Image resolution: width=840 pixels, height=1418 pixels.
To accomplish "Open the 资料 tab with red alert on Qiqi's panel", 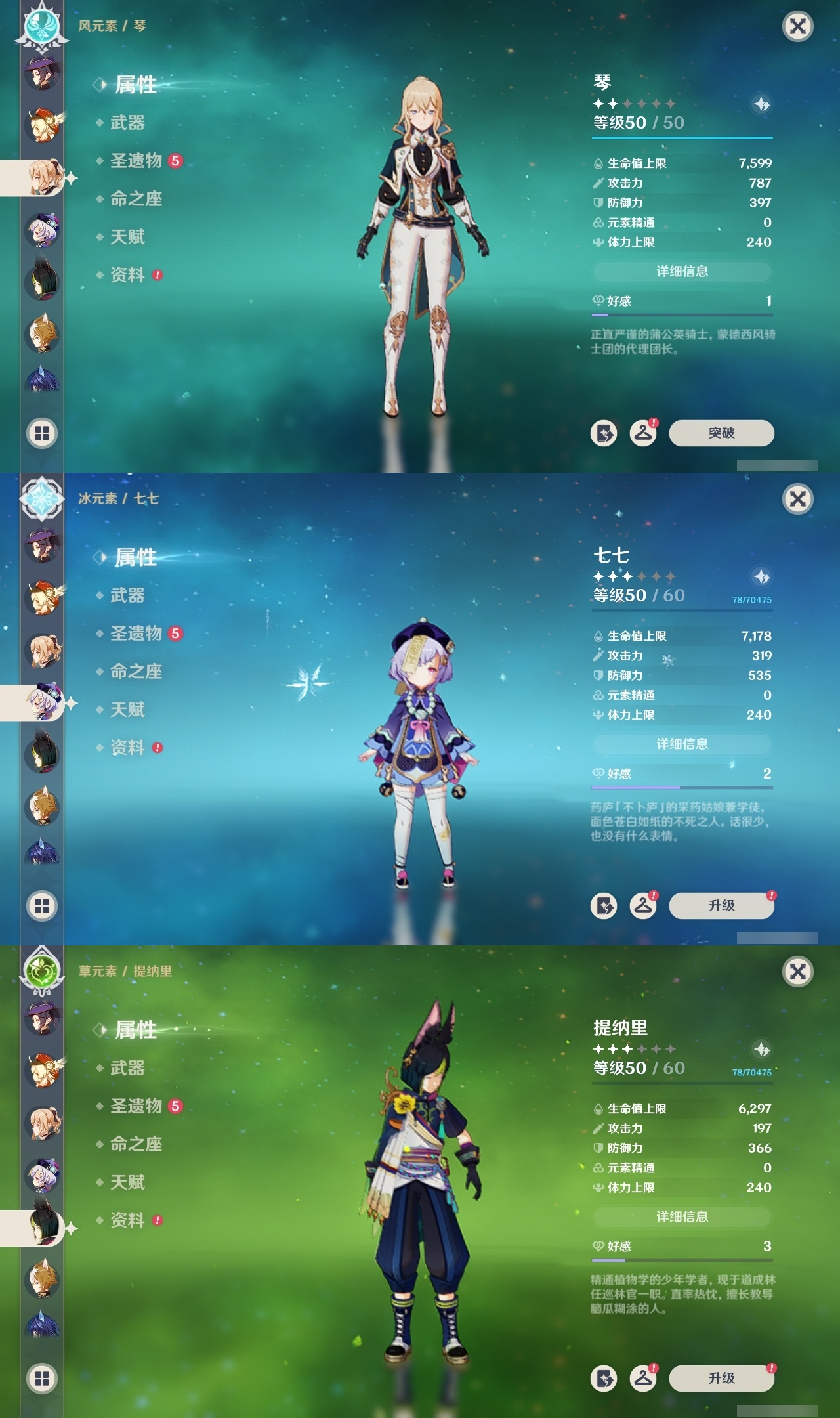I will click(x=129, y=748).
